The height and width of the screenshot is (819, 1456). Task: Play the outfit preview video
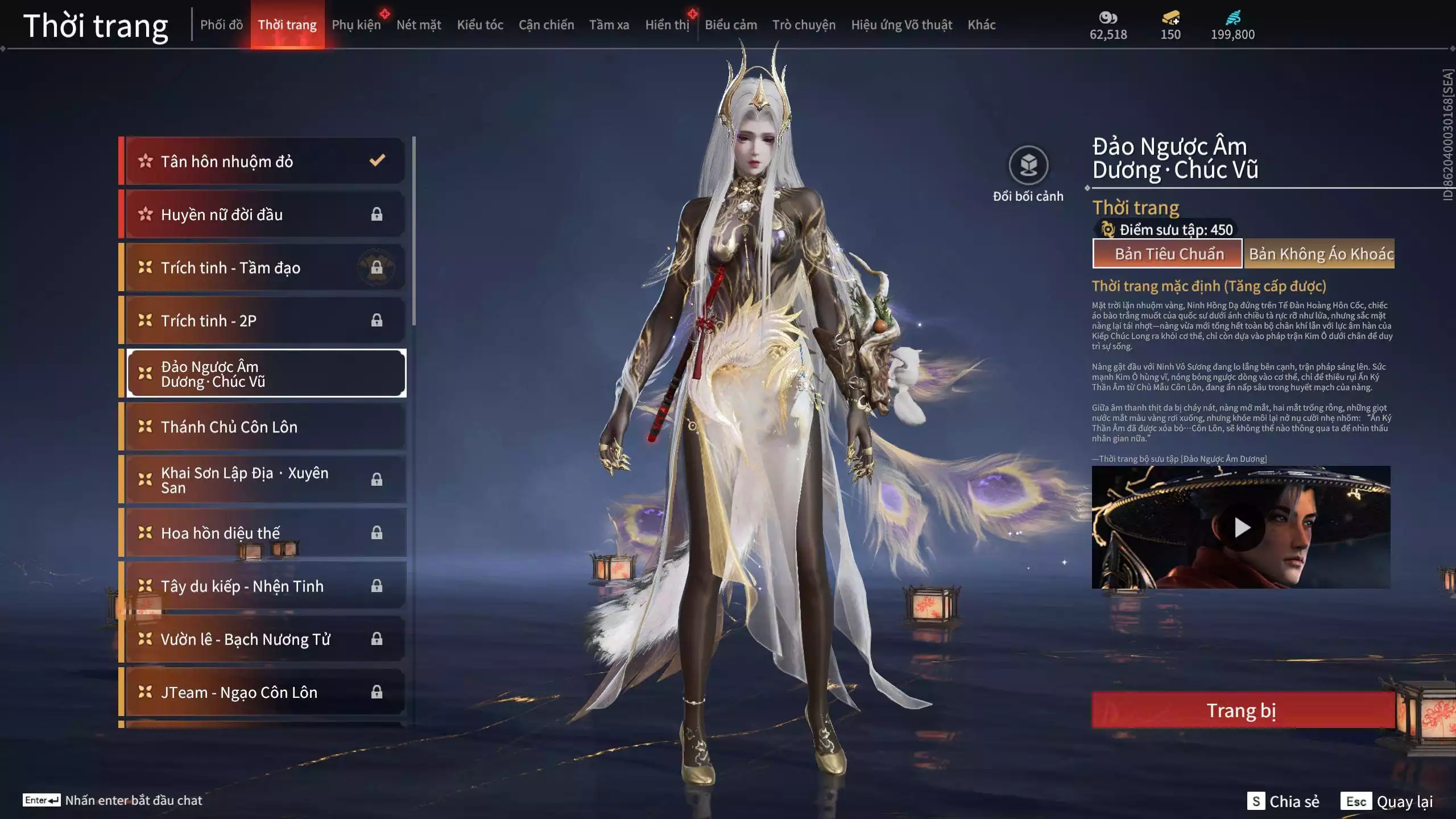point(1242,527)
